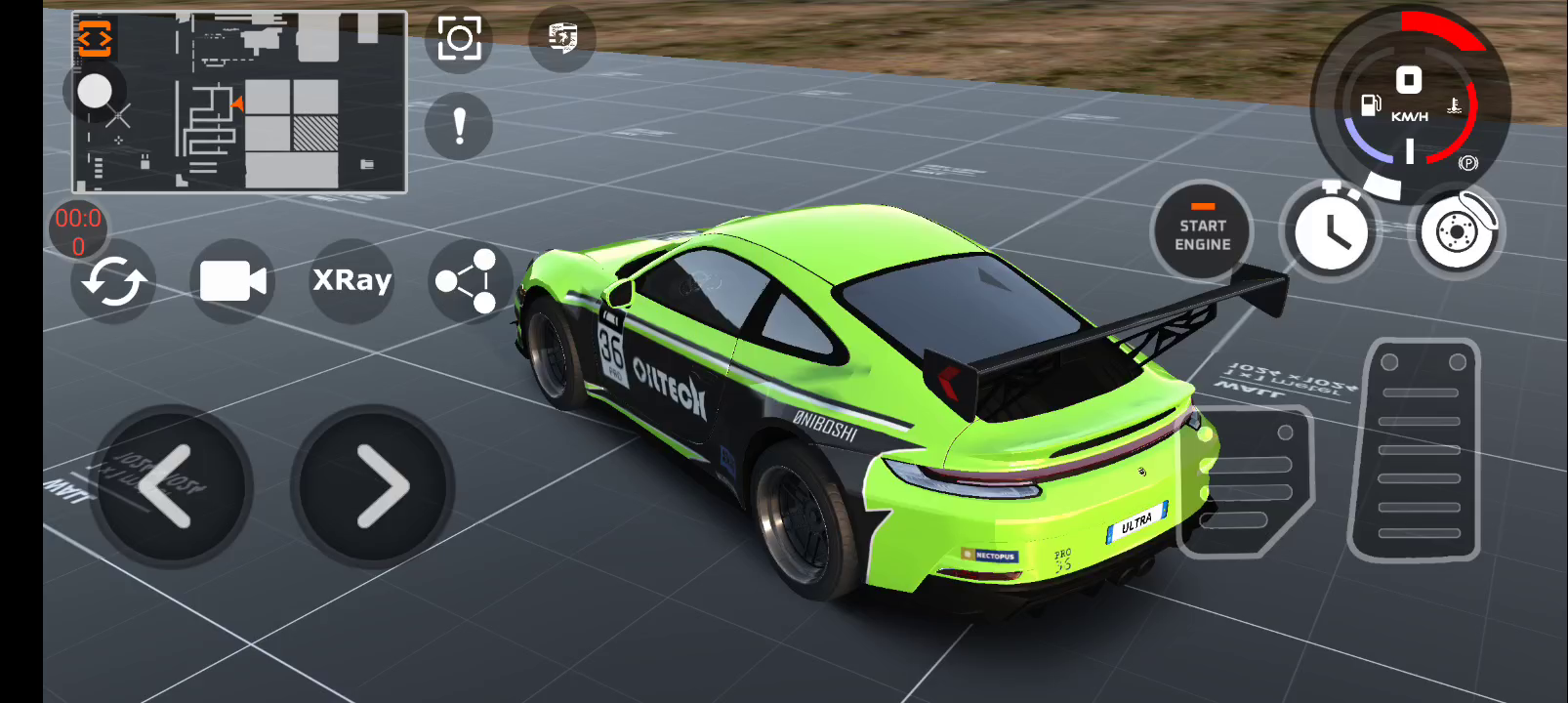Click the exclamation mark button
The height and width of the screenshot is (703, 1568).
point(459,126)
